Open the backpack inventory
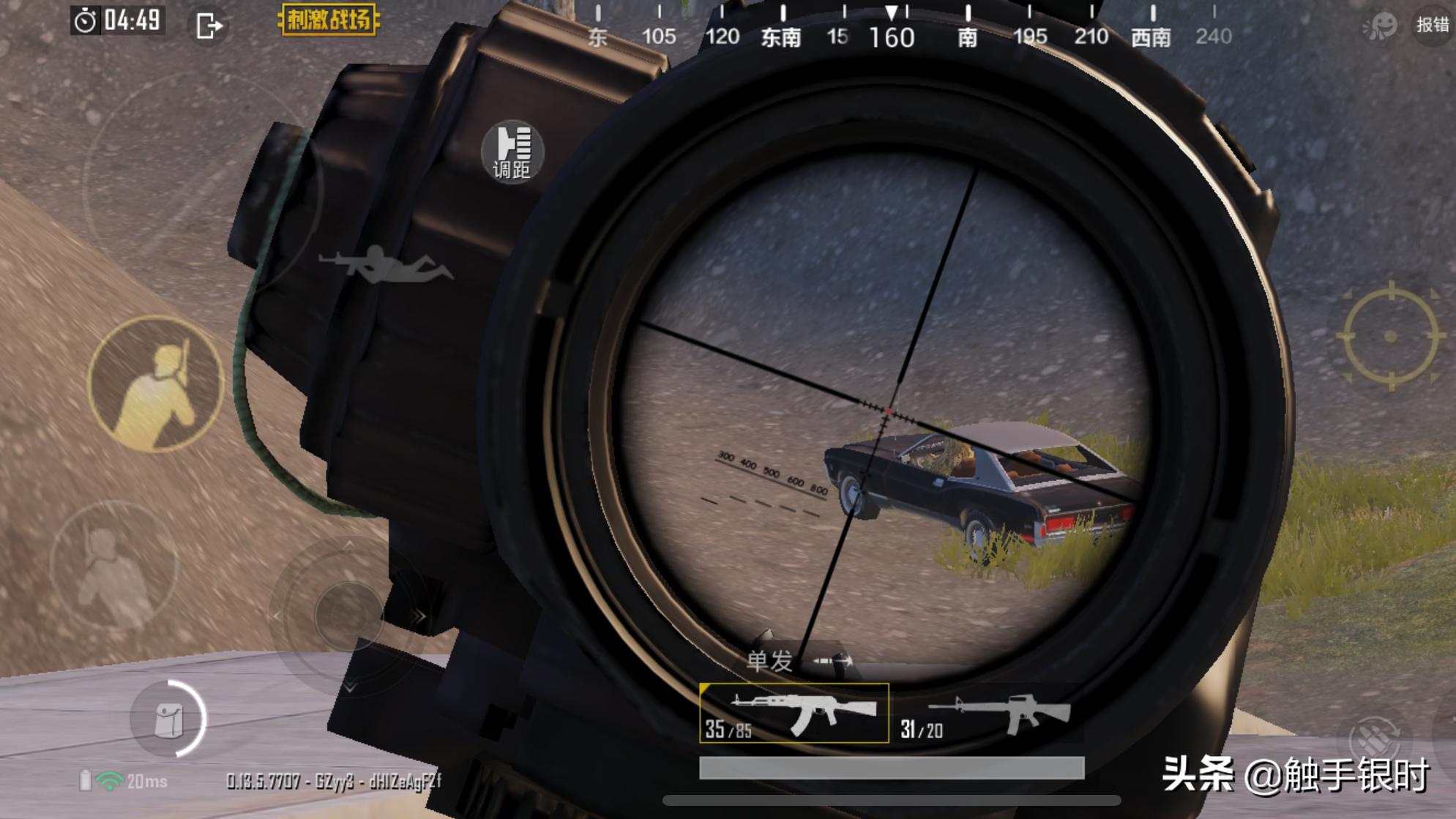The image size is (1456, 819). 169,719
